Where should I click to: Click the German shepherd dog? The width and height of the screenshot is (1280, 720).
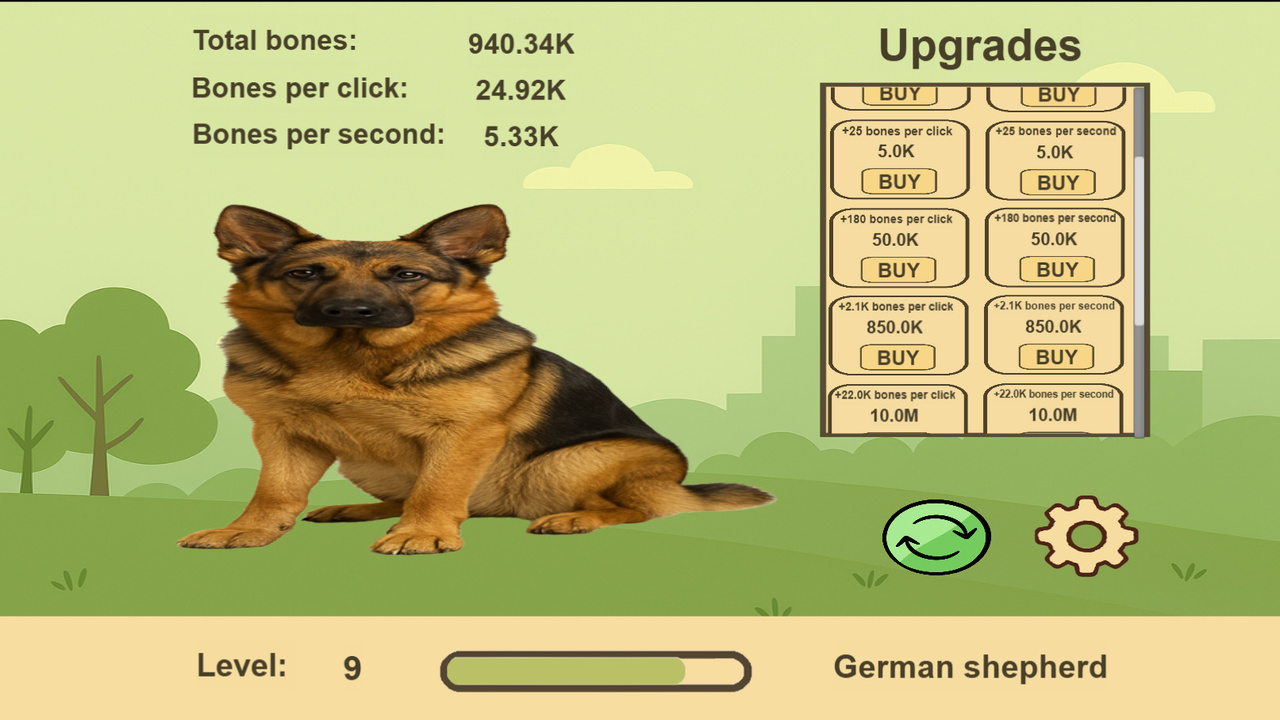(420, 380)
